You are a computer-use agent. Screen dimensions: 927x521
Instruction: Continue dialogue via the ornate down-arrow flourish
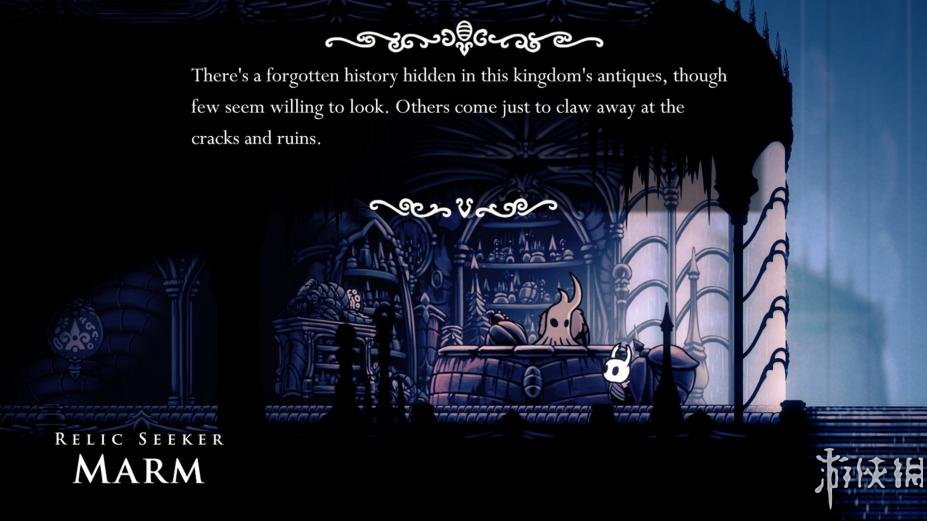(x=463, y=207)
